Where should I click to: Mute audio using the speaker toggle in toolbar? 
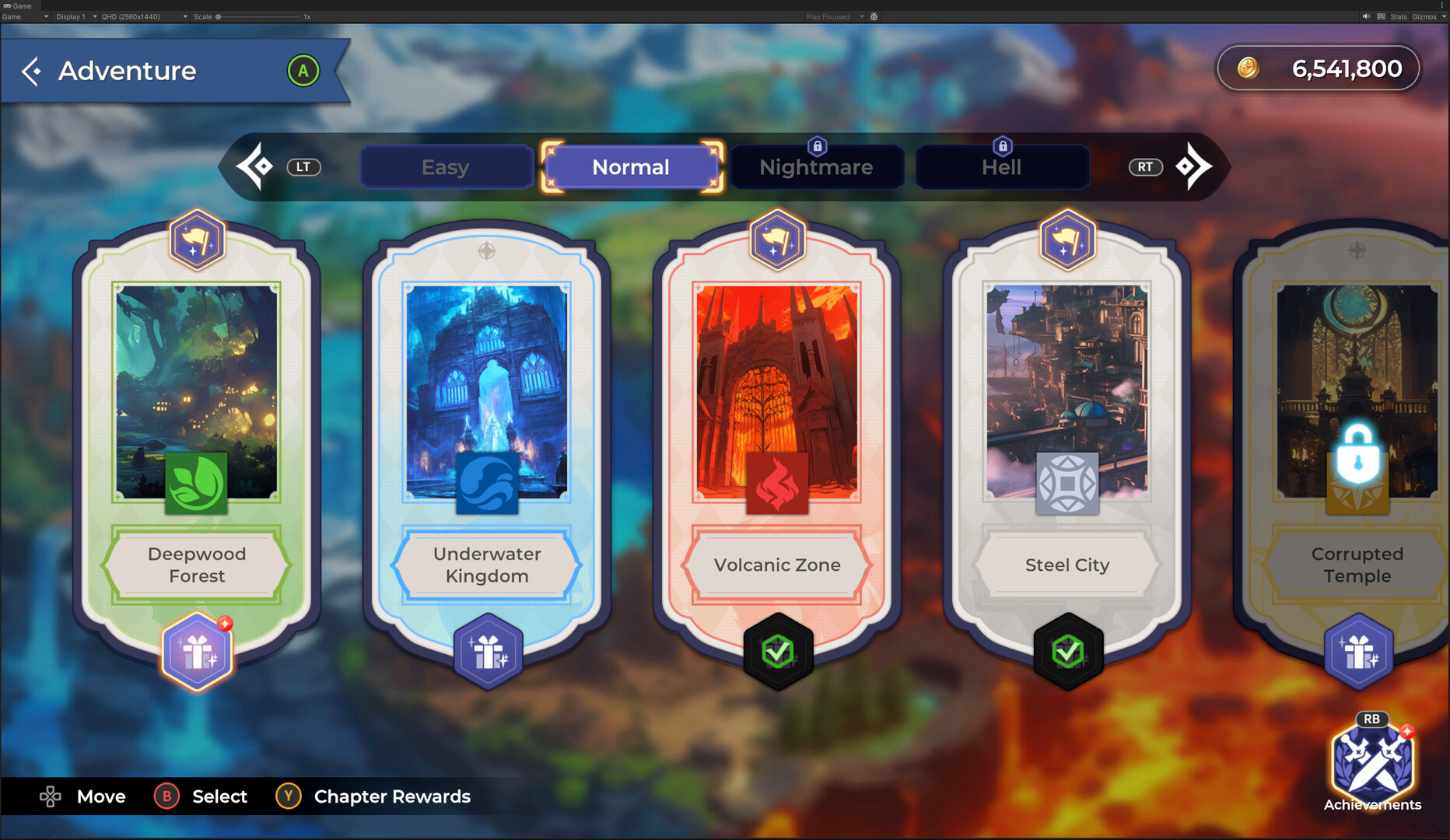(1365, 16)
